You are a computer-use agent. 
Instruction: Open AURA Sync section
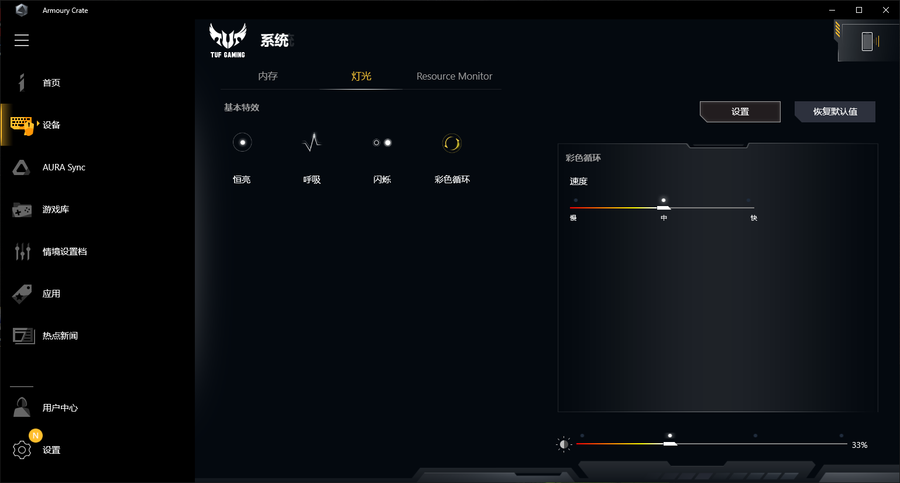62,167
